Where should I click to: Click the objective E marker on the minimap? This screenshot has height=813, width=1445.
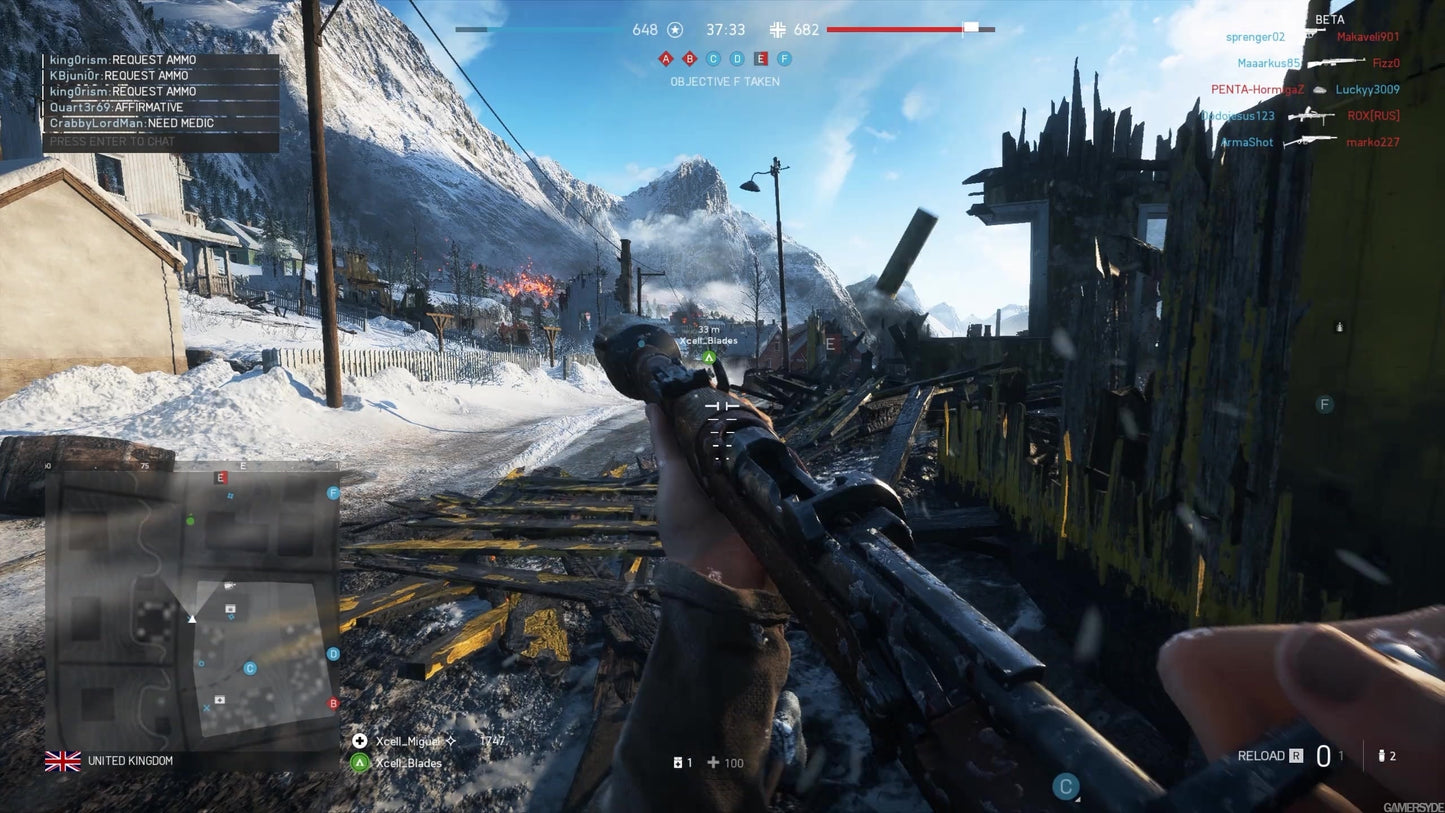[x=221, y=478]
